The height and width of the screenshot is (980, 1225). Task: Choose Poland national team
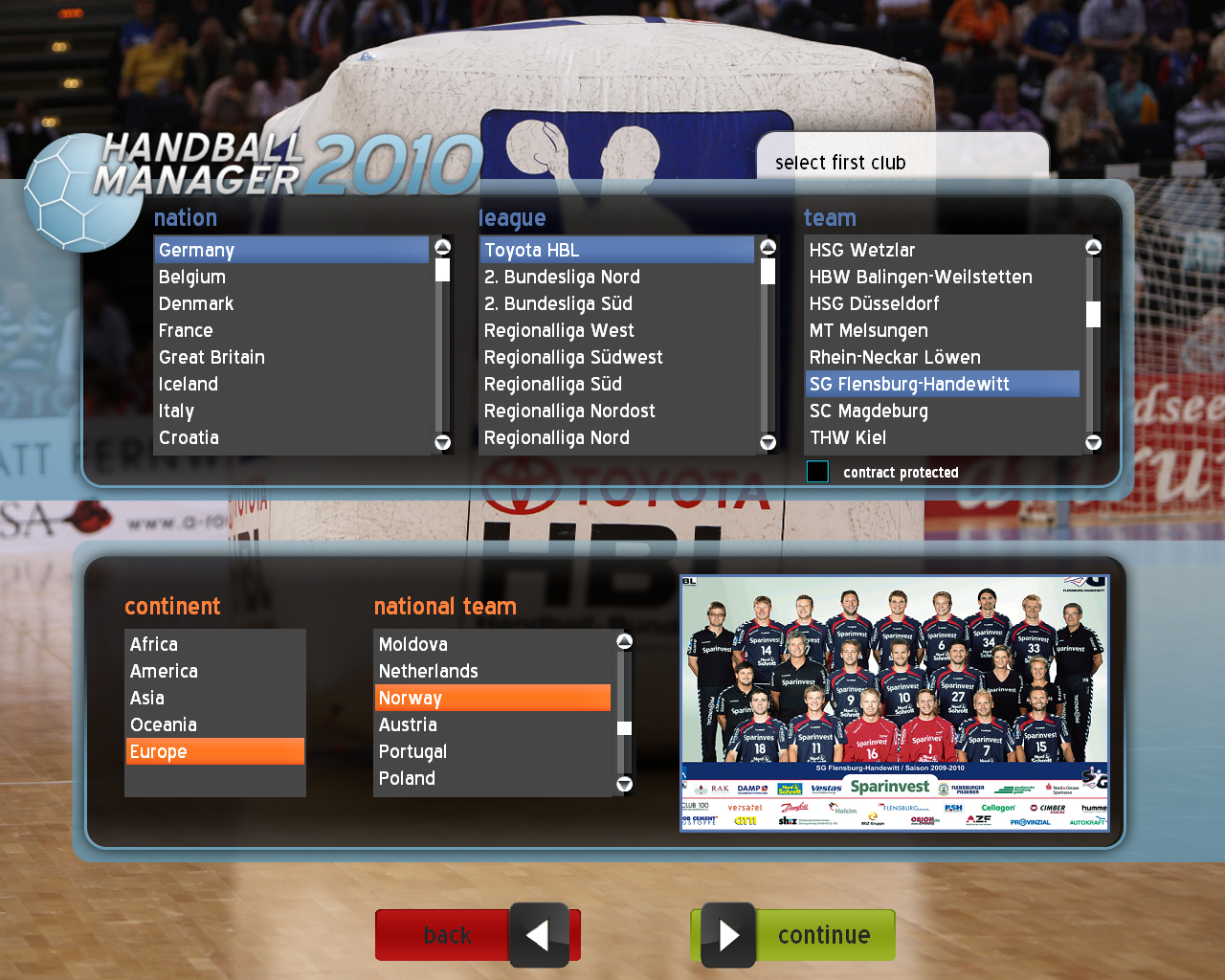[407, 778]
